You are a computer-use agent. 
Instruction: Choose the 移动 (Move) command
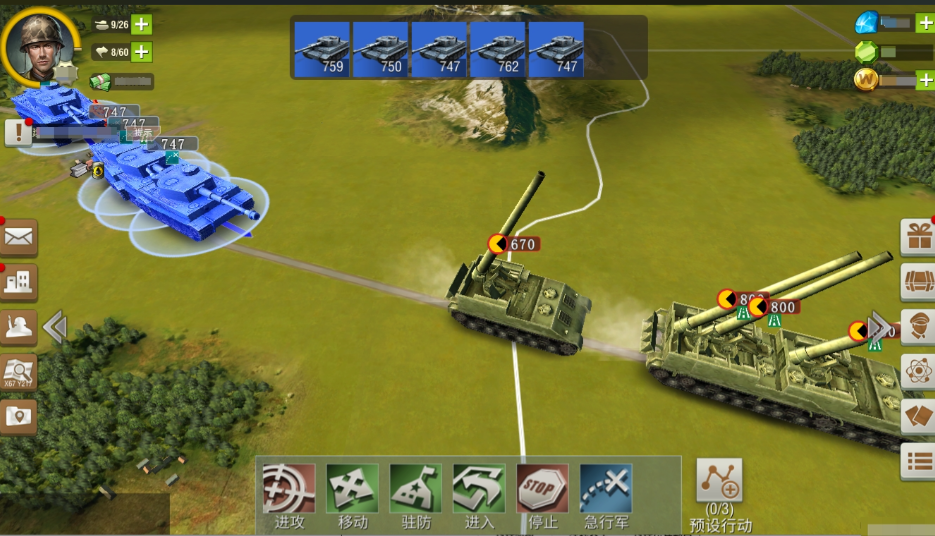[352, 489]
